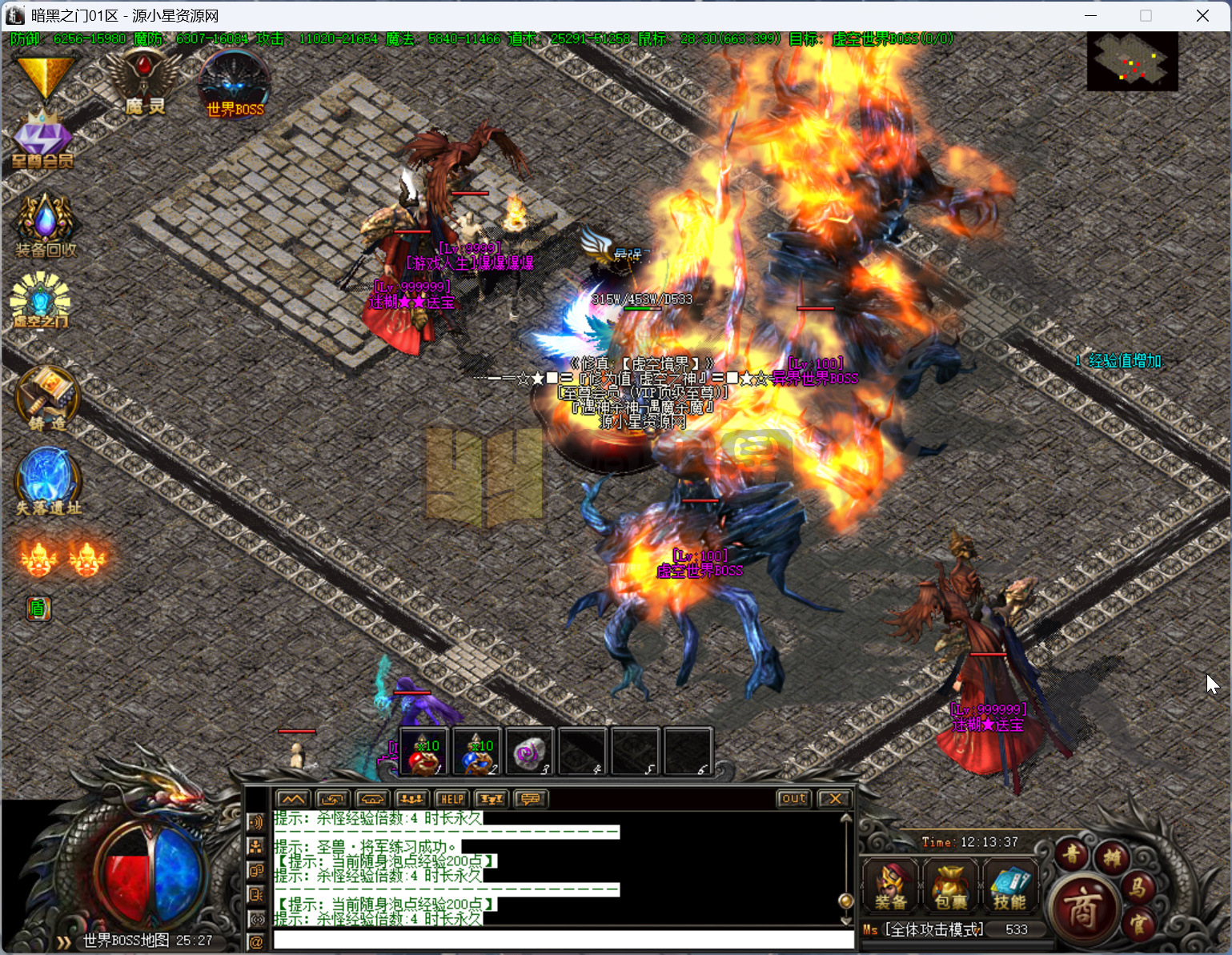Maximize the game window
Screen dimensions: 1232x955
1146,16
